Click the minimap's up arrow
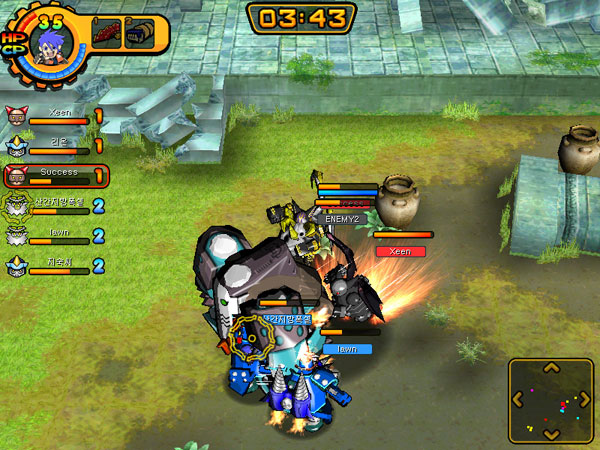This screenshot has height=450, width=600. tap(549, 367)
